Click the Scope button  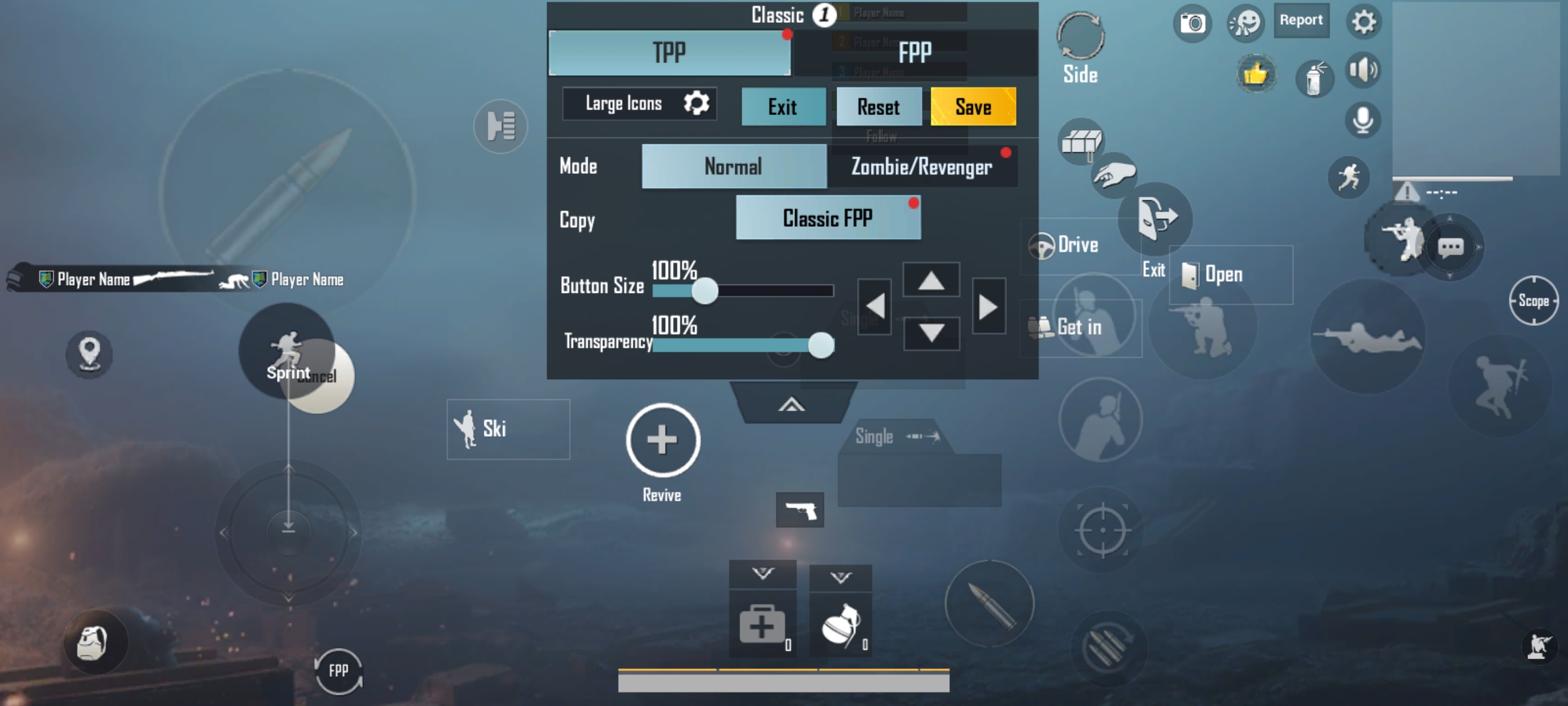click(1534, 301)
